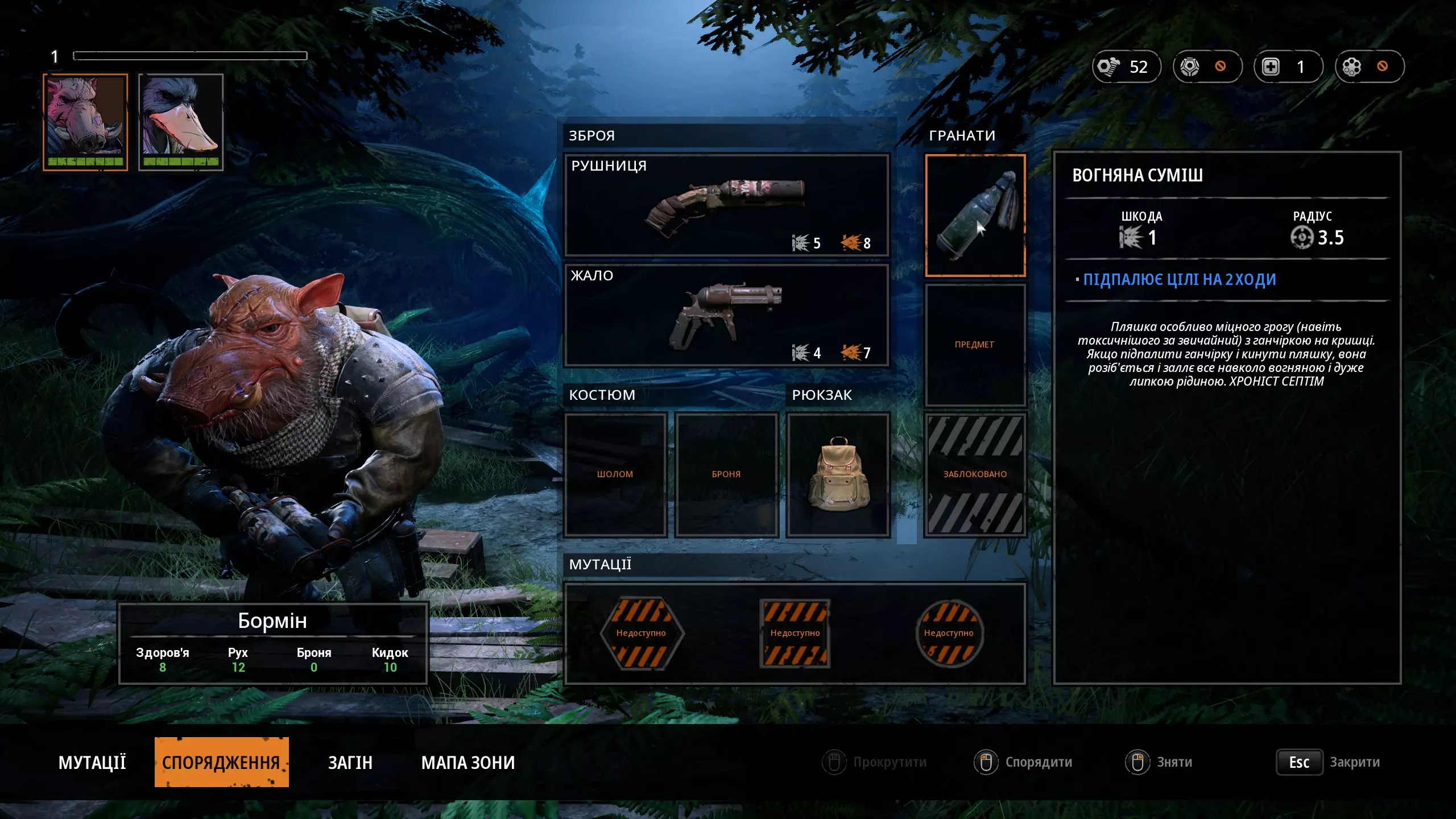Select Bormin's boar portrait
This screenshot has width=1456, height=819.
[85, 122]
